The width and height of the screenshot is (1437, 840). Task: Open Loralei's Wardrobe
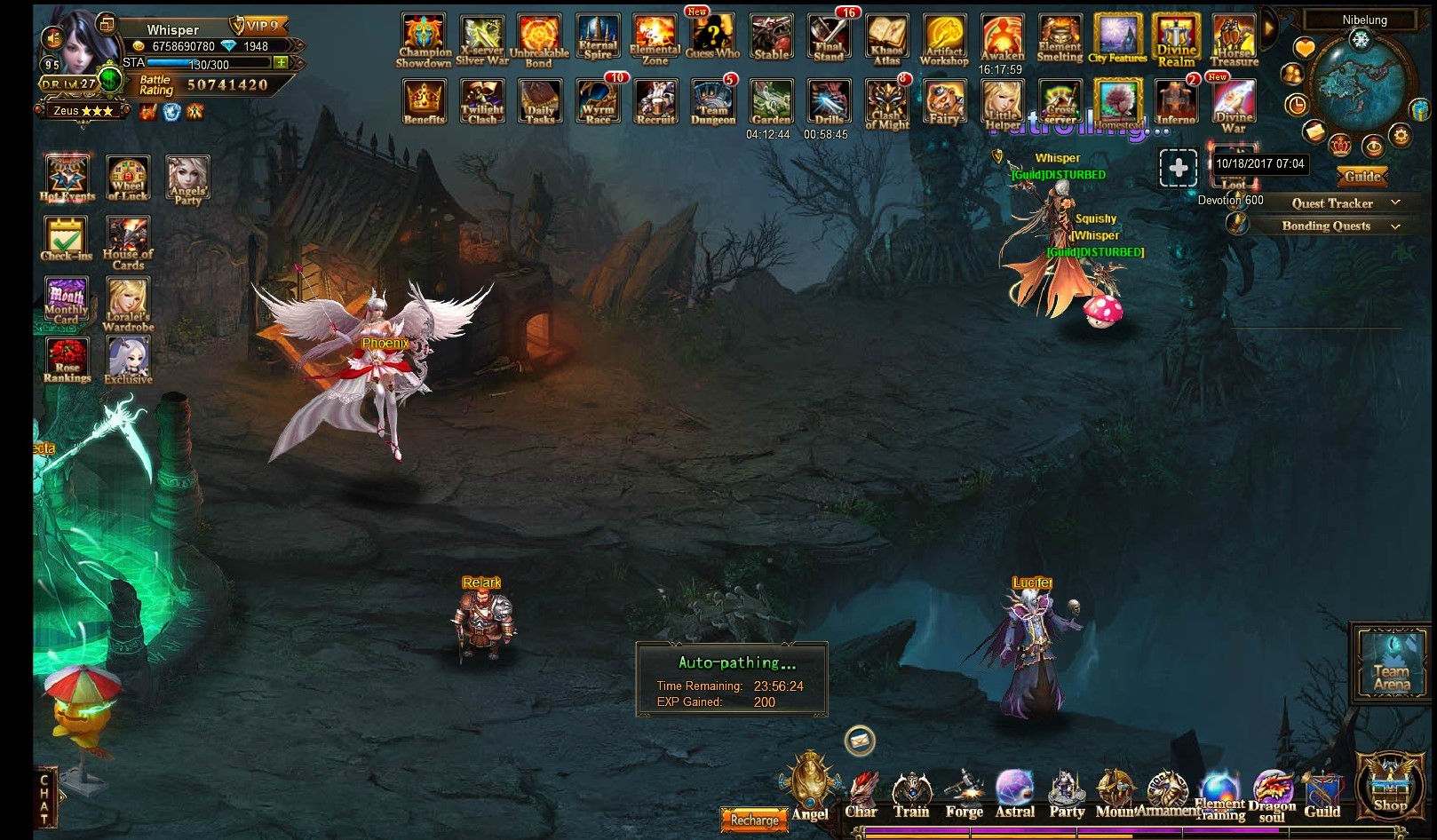tap(128, 302)
